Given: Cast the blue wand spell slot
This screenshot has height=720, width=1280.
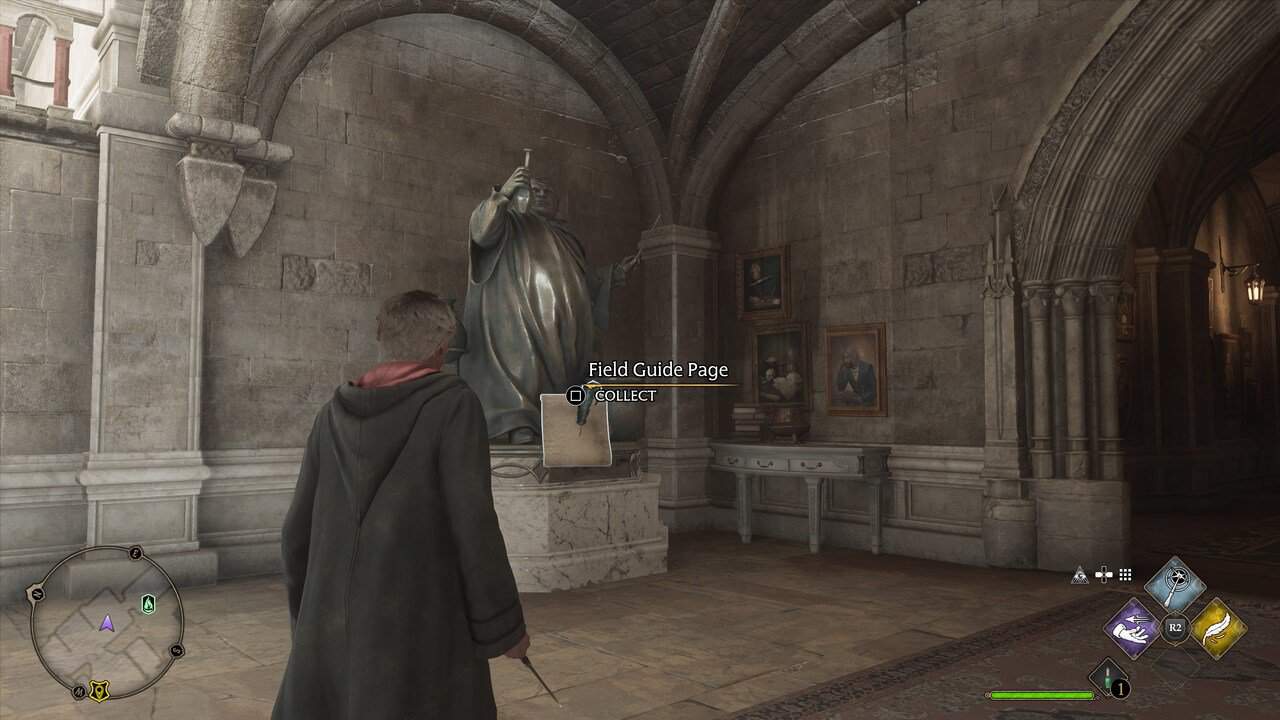Looking at the screenshot, I should [1175, 585].
